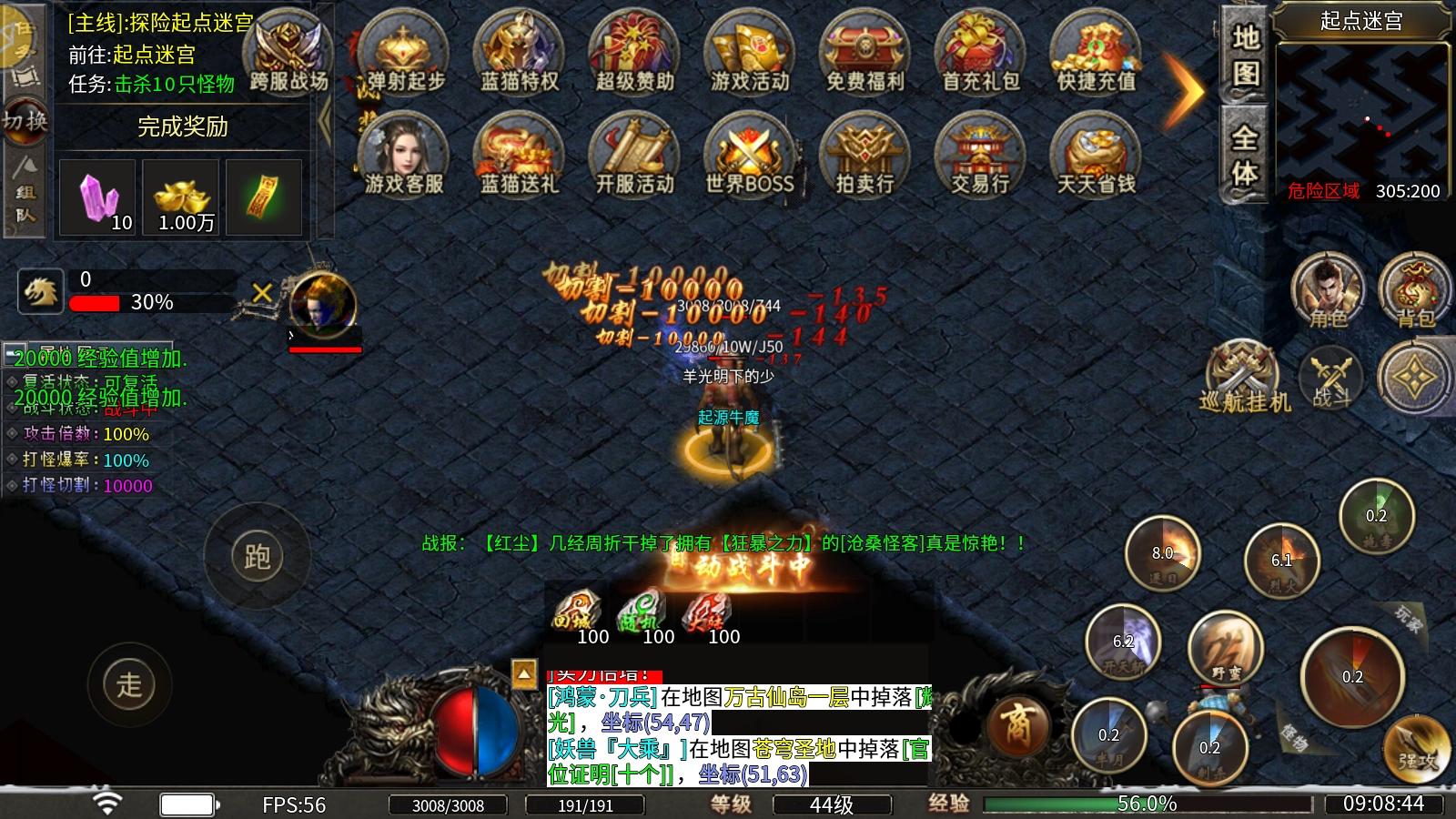The image size is (1456, 819).
Task: Open the 拍卖行 auction house
Action: pos(864,157)
